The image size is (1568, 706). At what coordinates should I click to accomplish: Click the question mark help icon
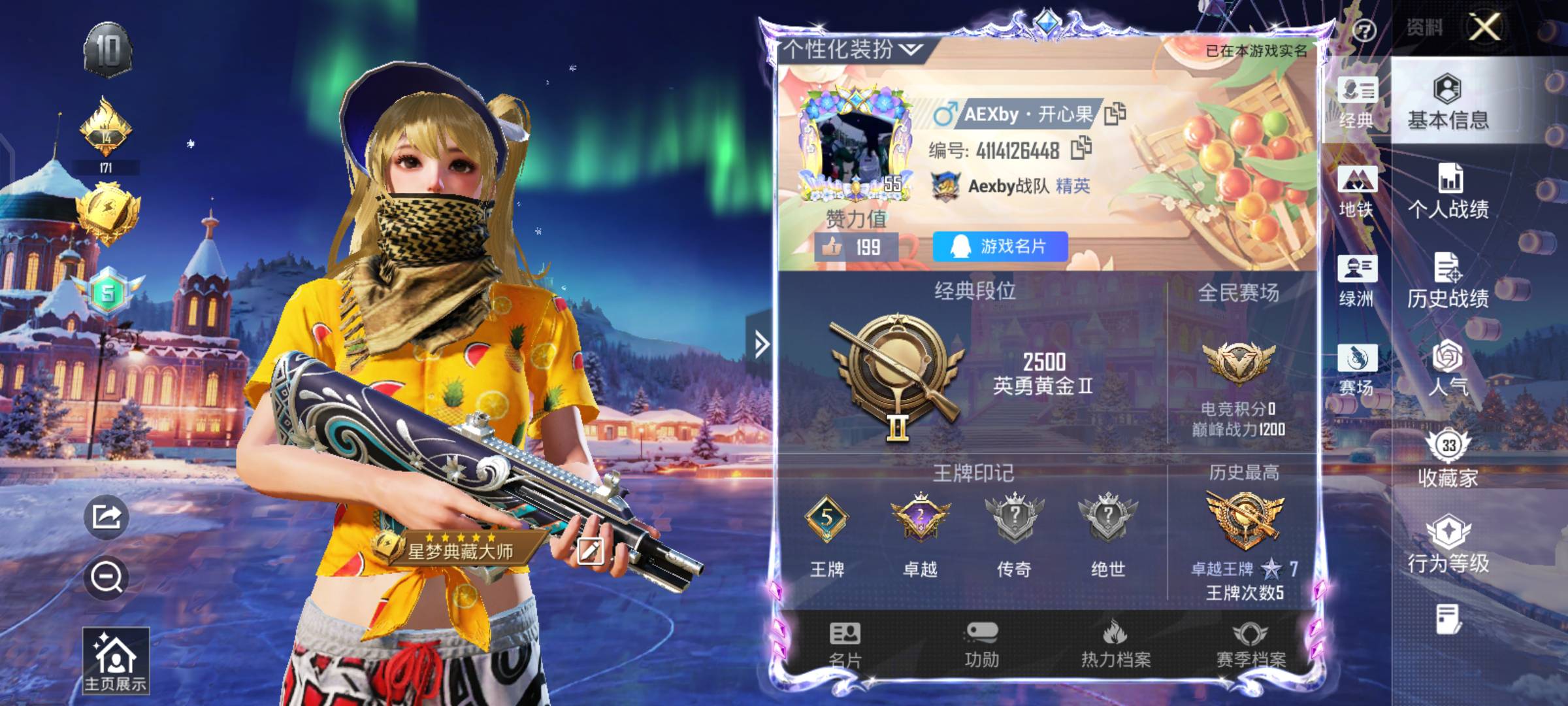pyautogui.click(x=1364, y=30)
